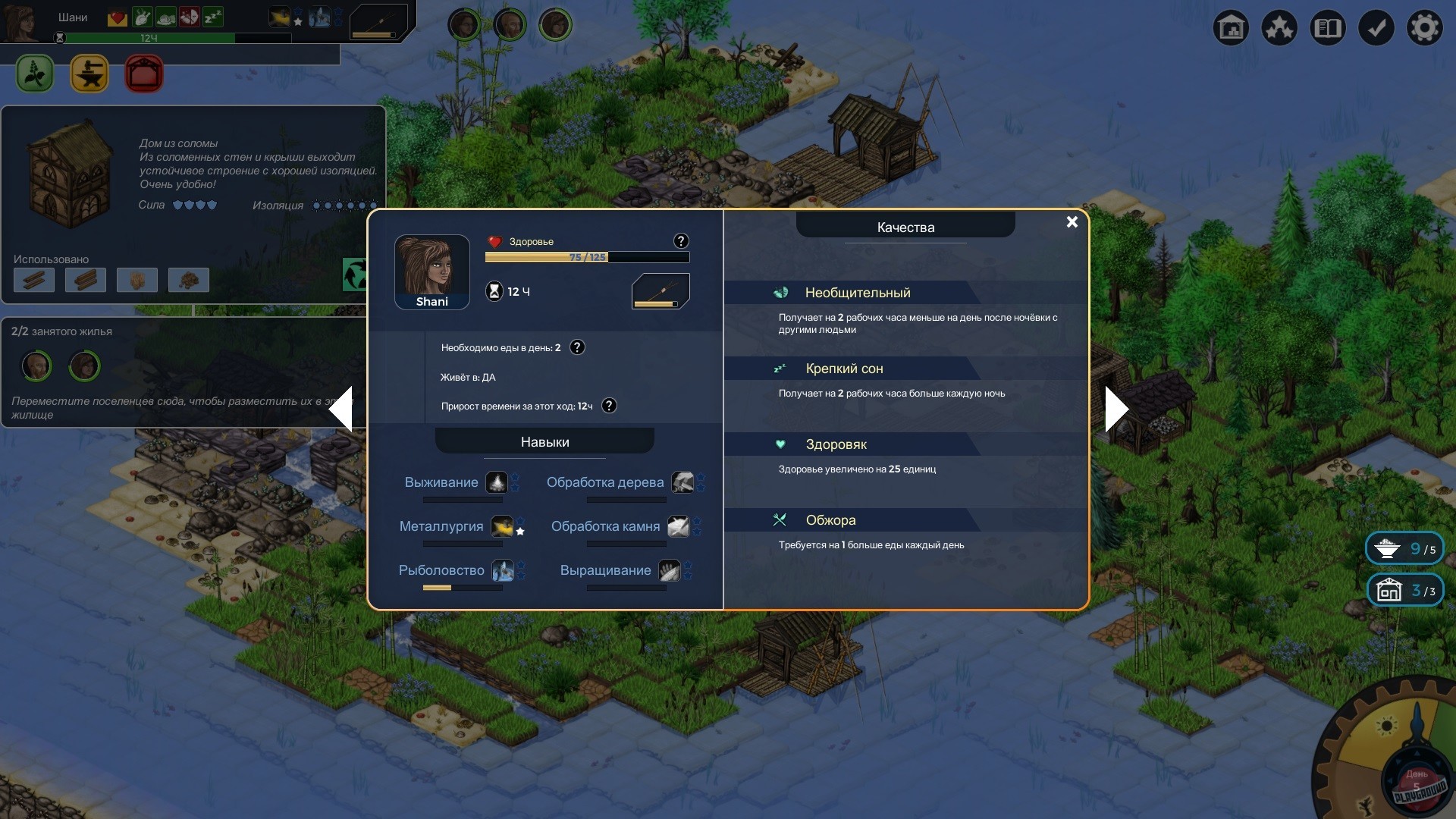
Task: Click the Качества panel title
Action: click(904, 227)
